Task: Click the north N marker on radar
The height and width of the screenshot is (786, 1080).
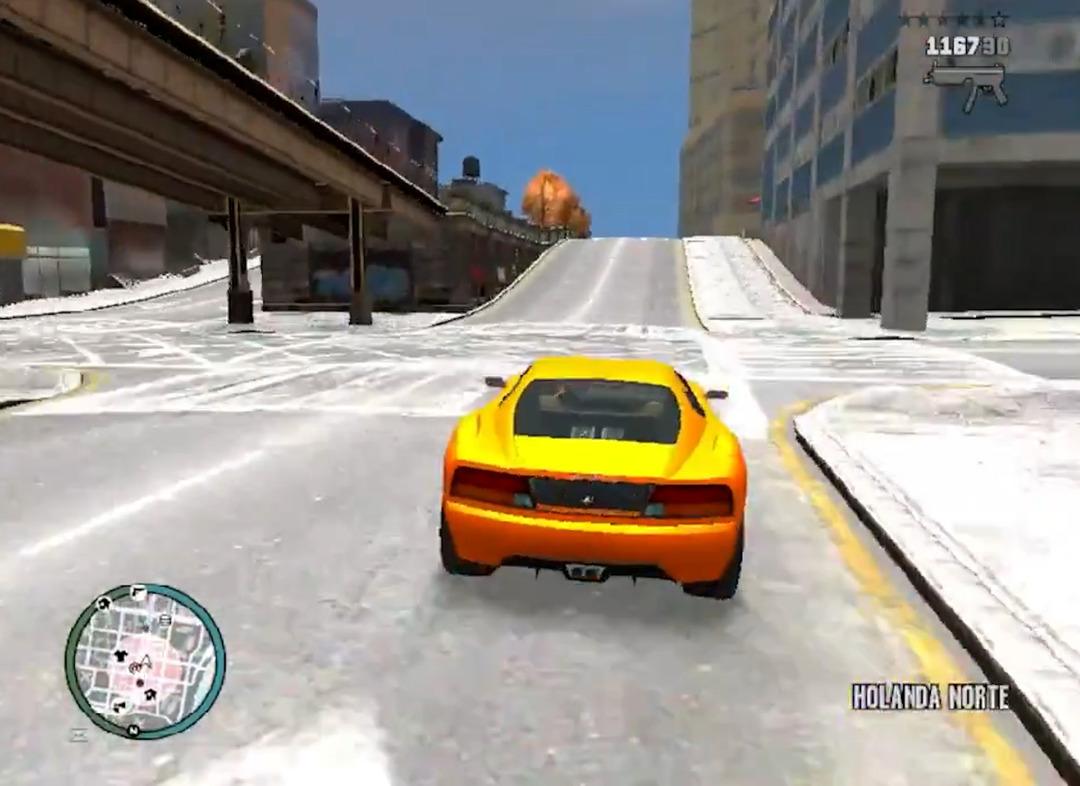Action: coord(132,731)
